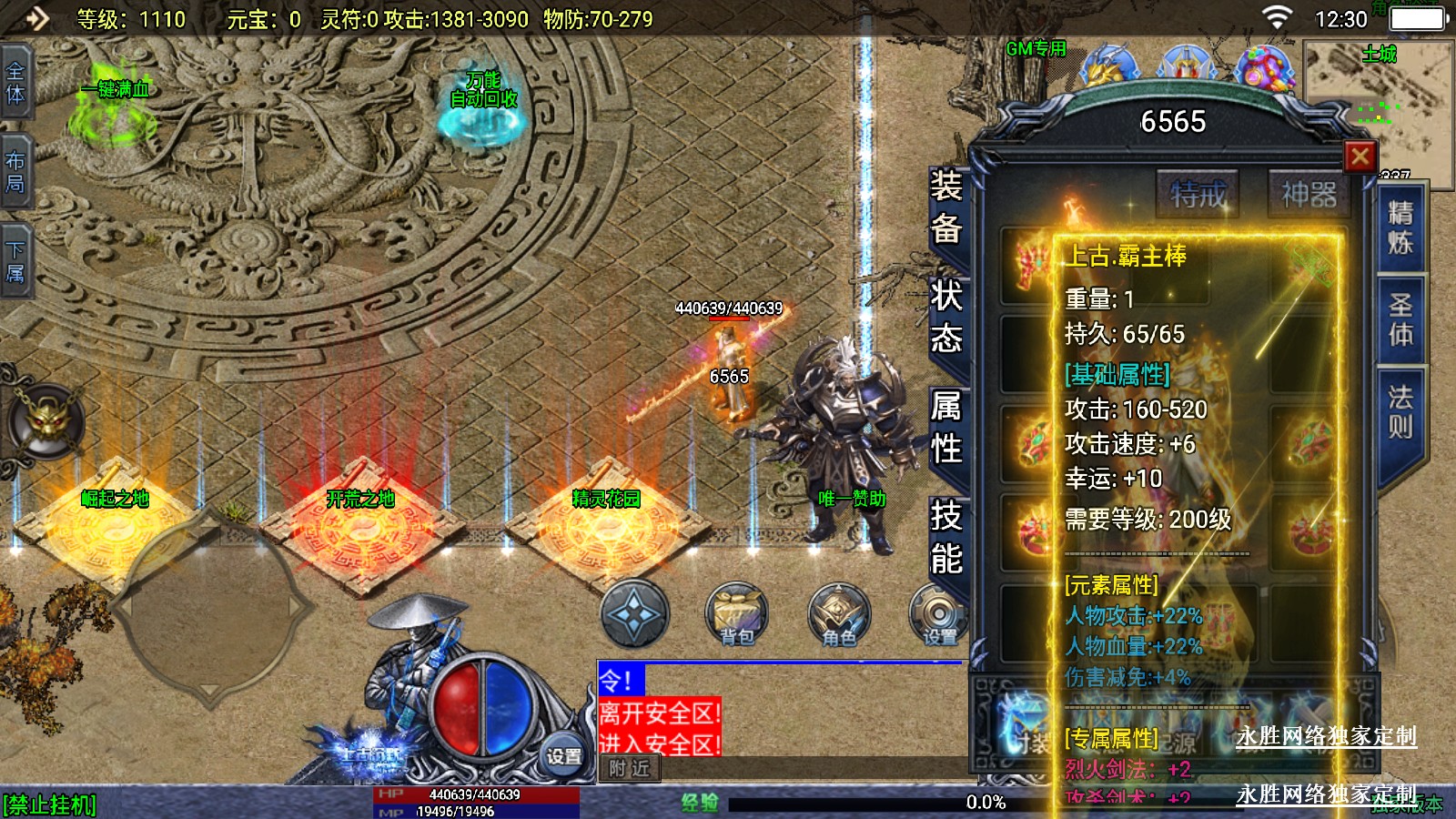The width and height of the screenshot is (1456, 819).
Task: Open the 布局 layout tab
Action: click(15, 172)
